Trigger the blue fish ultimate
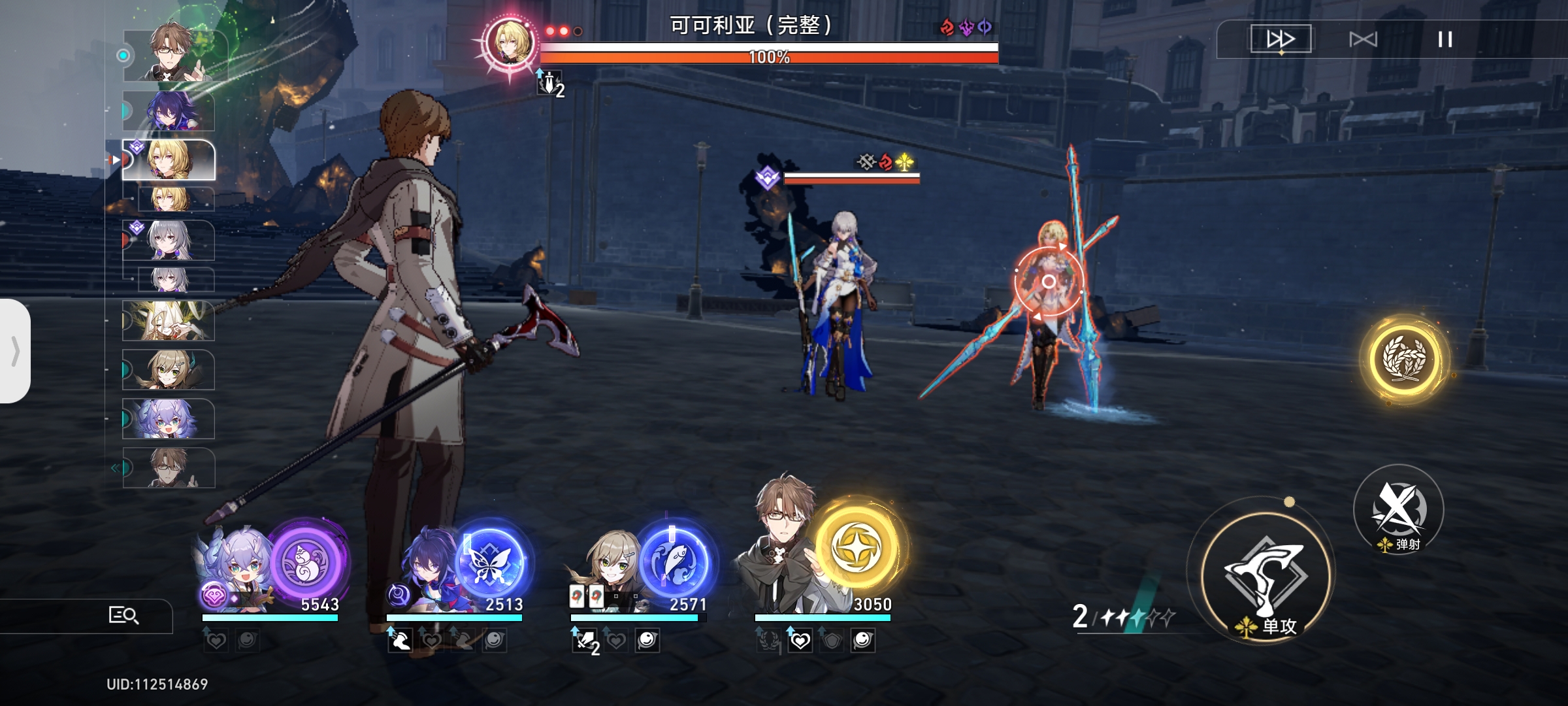1568x706 pixels. tap(675, 562)
